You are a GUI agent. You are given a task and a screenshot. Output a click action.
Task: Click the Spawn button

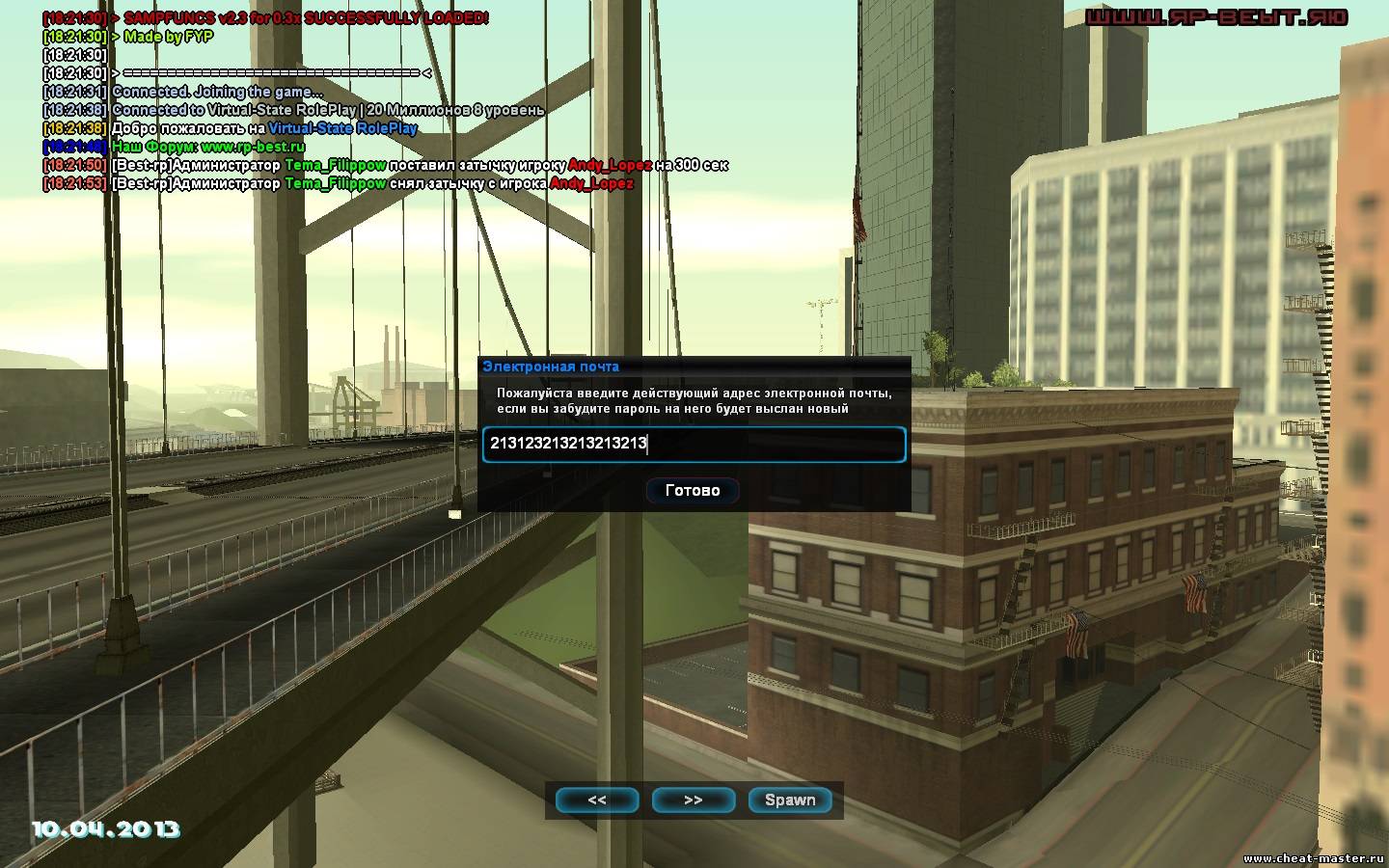[x=790, y=800]
